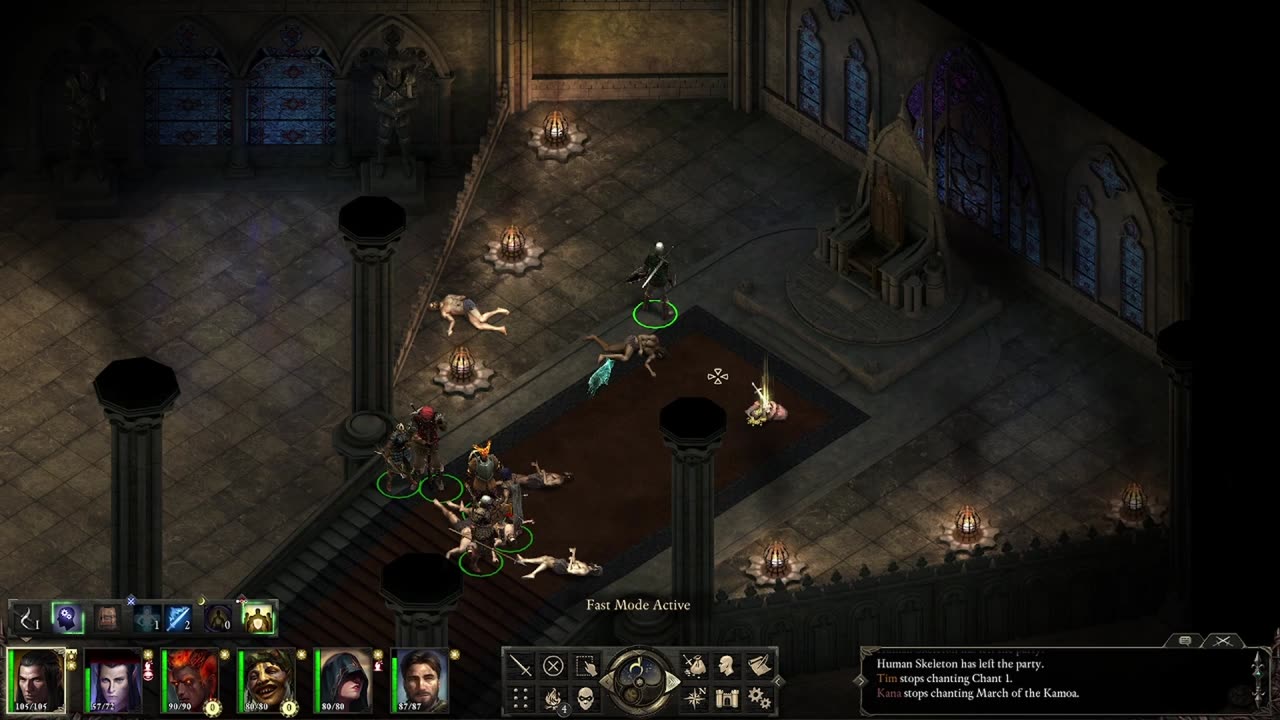This screenshot has width=1280, height=720.
Task: Open the weapon set ability slot
Action: click(28, 619)
